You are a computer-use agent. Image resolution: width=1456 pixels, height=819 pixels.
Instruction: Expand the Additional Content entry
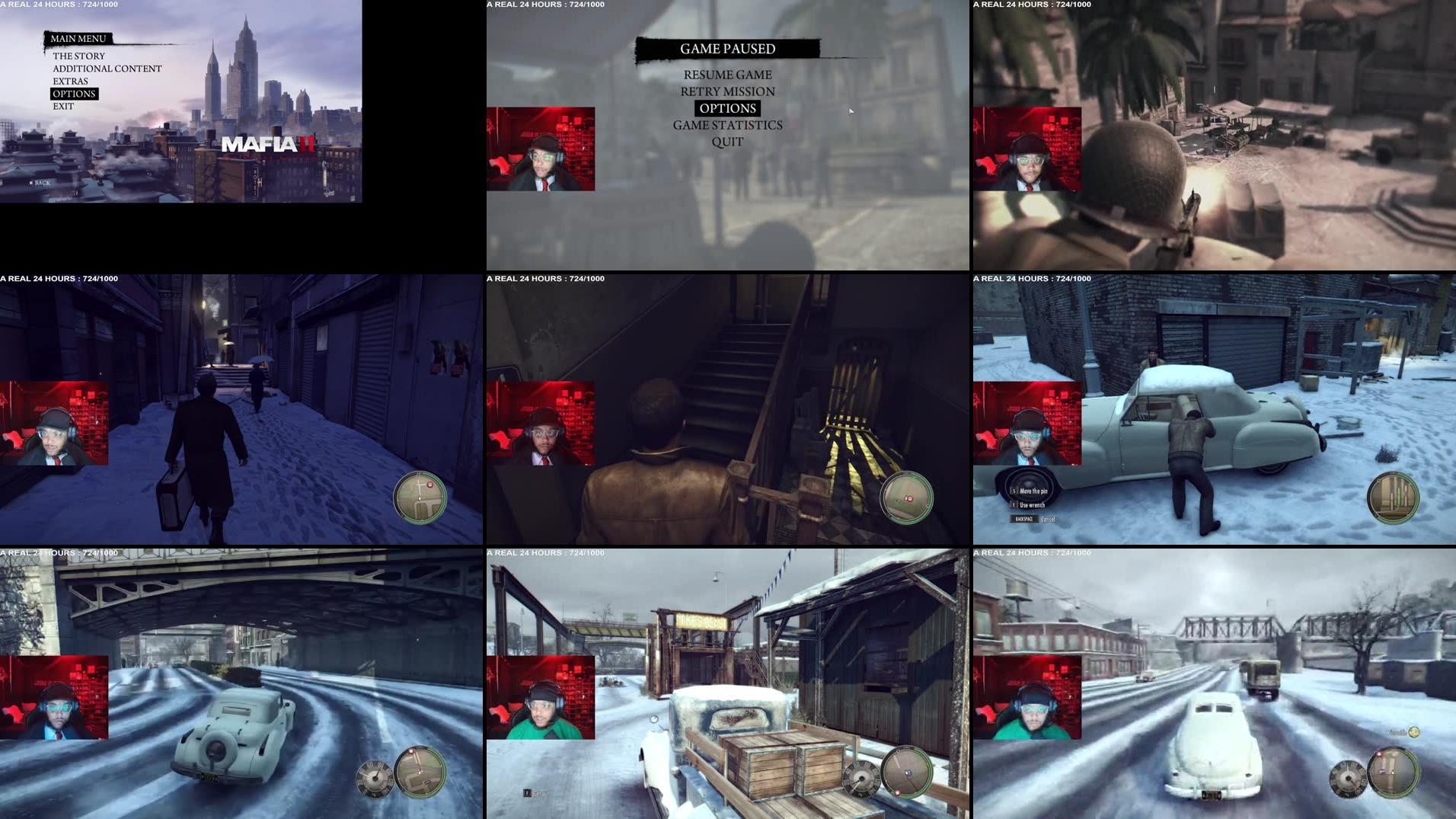coord(107,68)
